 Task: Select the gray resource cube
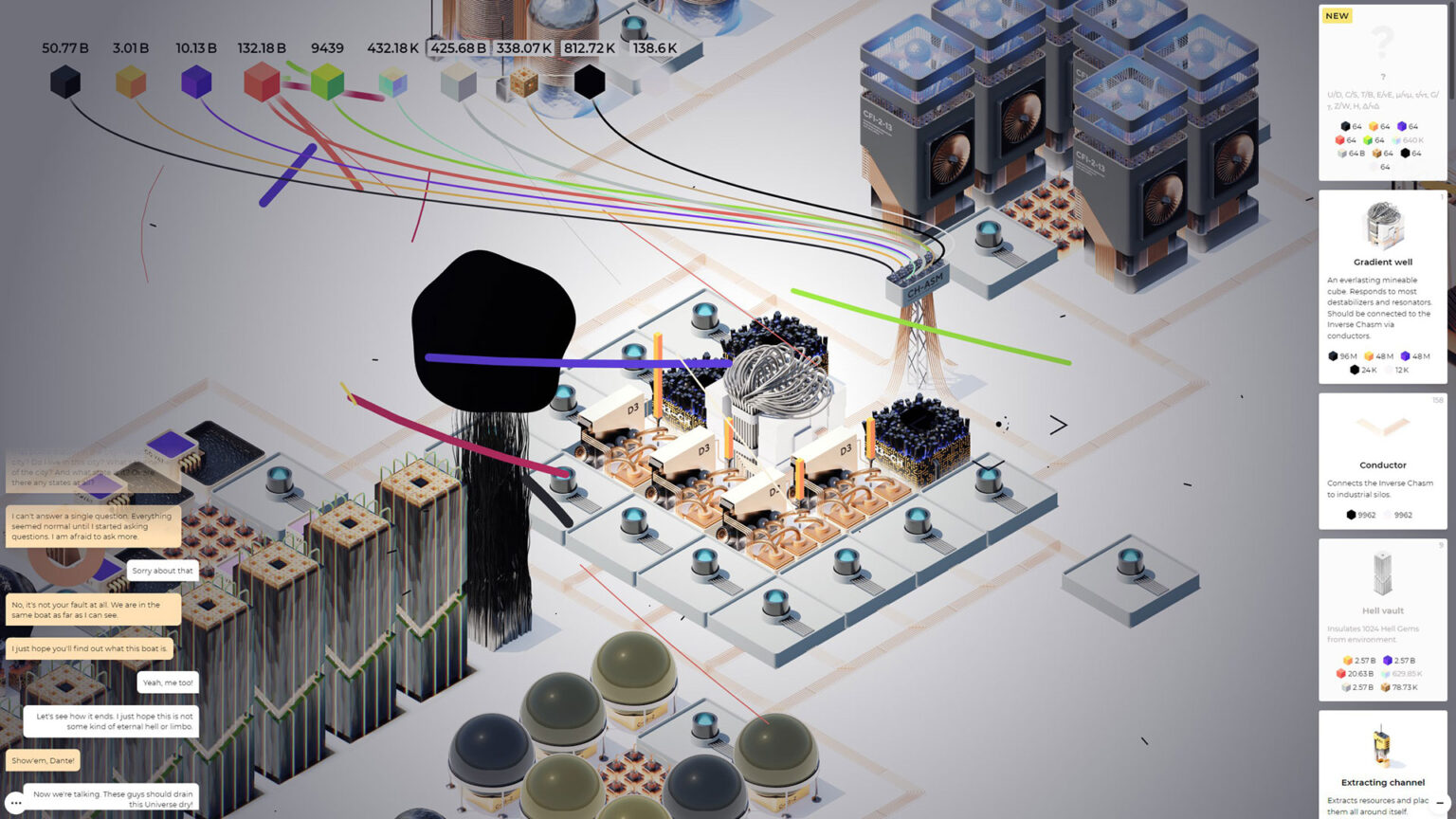(458, 83)
